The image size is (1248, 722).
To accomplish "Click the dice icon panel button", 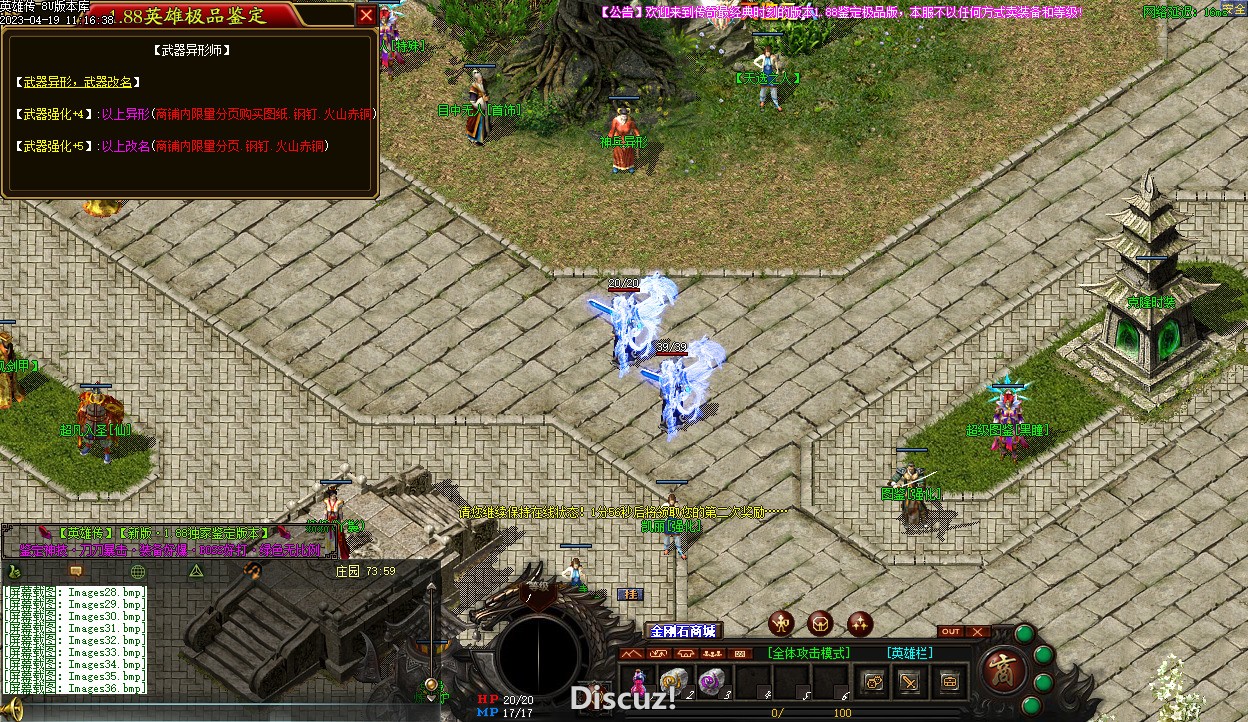I will click(873, 682).
